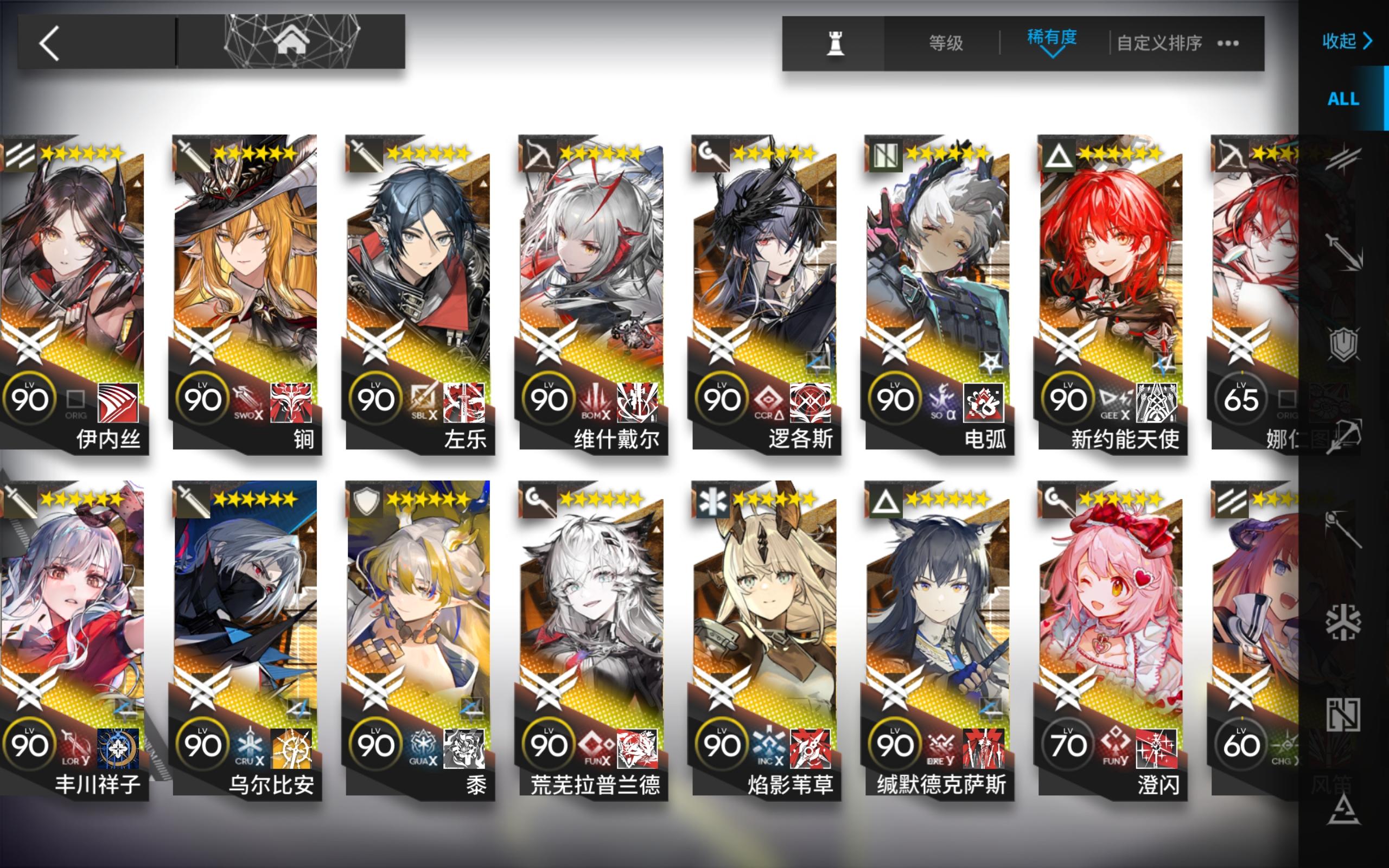Click the SWO X branch badge on 铜's card
The width and height of the screenshot is (1389, 868).
coord(246,402)
